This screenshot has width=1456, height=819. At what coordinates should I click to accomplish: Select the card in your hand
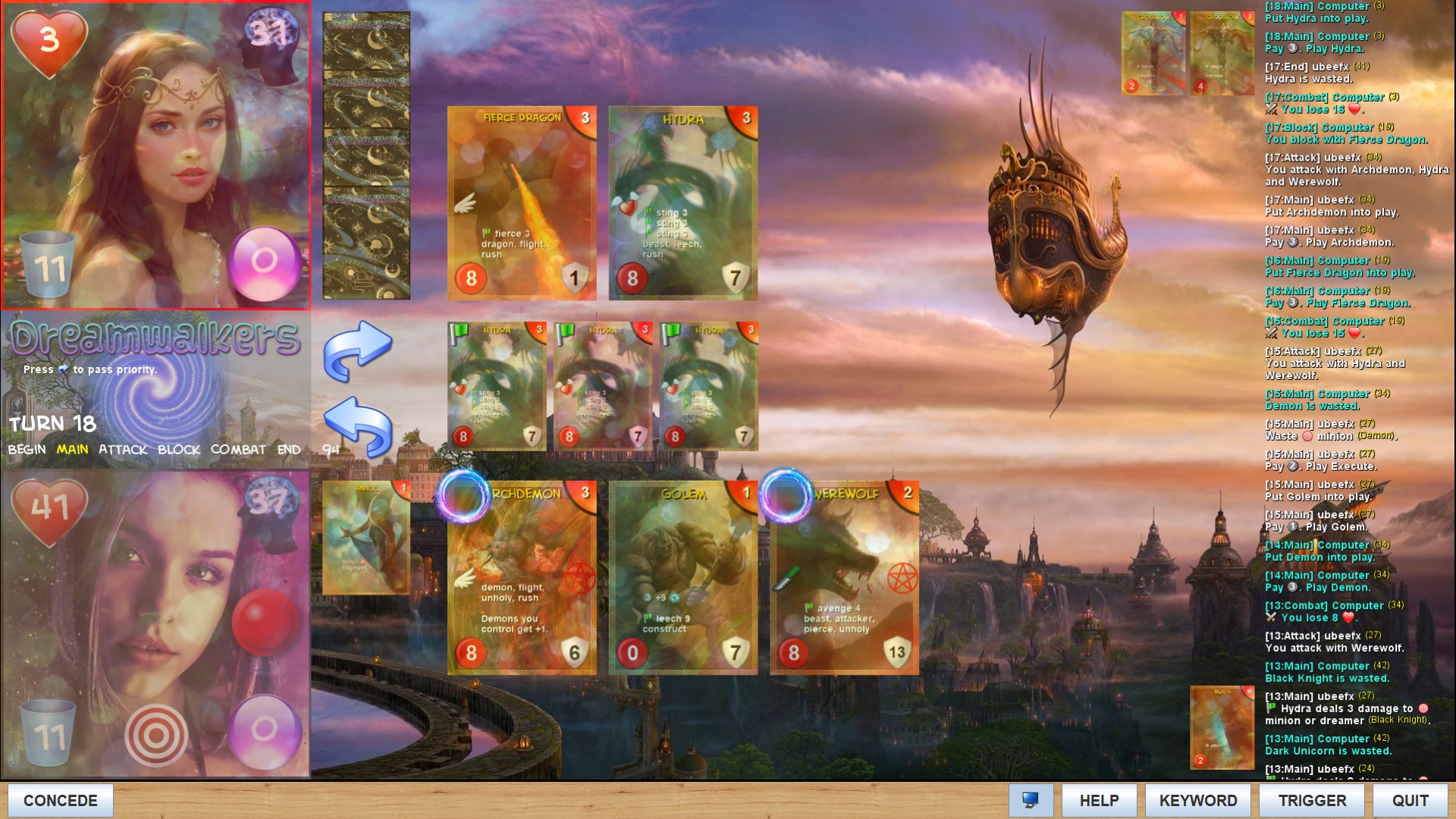(x=366, y=537)
